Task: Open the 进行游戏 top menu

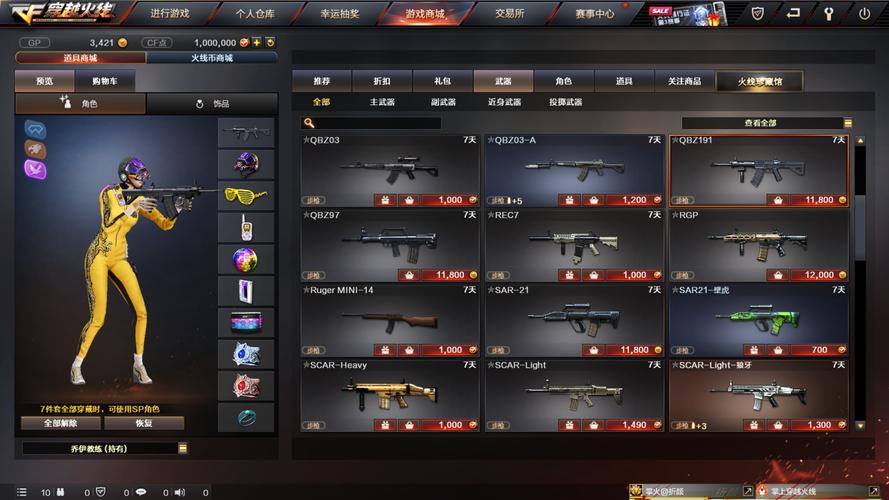Action: [170, 14]
